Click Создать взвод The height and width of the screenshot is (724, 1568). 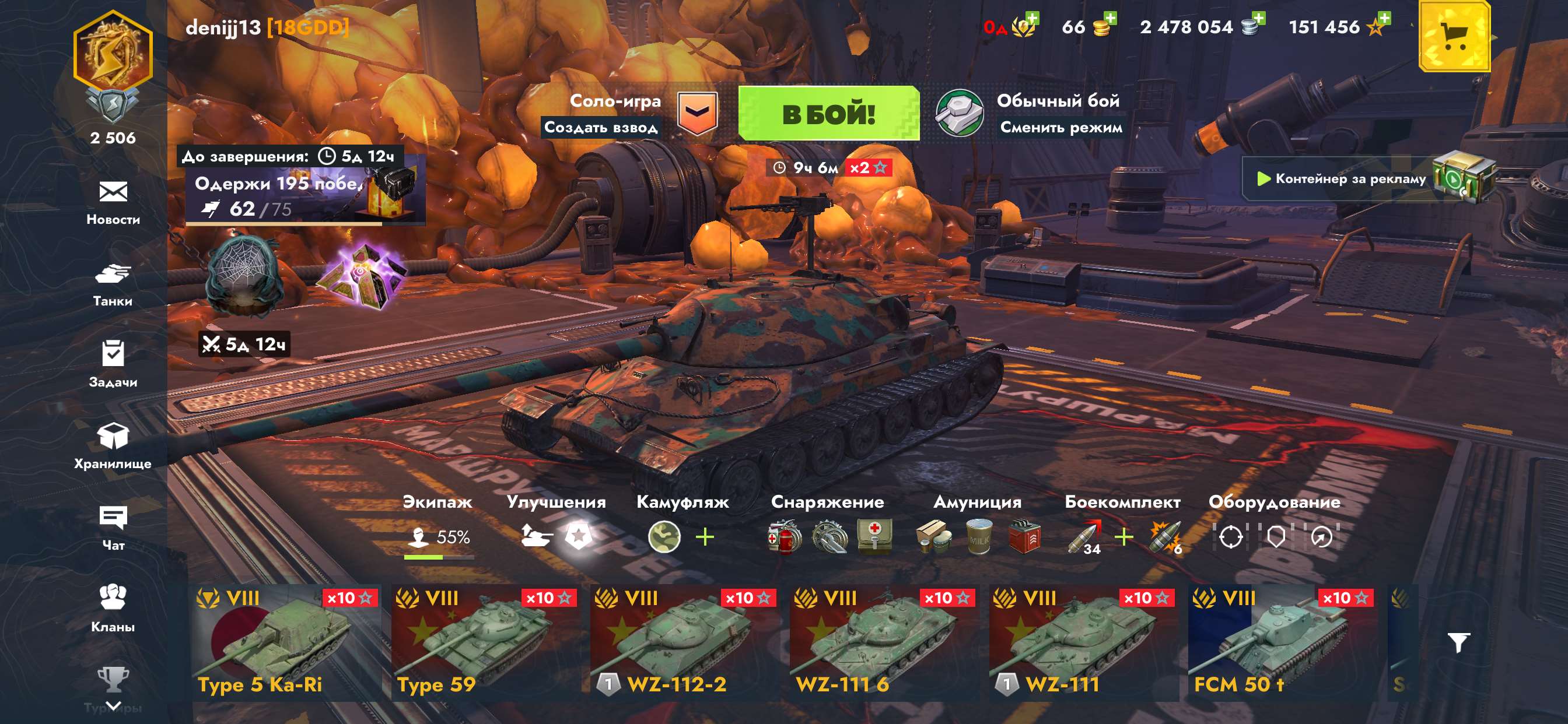pos(603,128)
